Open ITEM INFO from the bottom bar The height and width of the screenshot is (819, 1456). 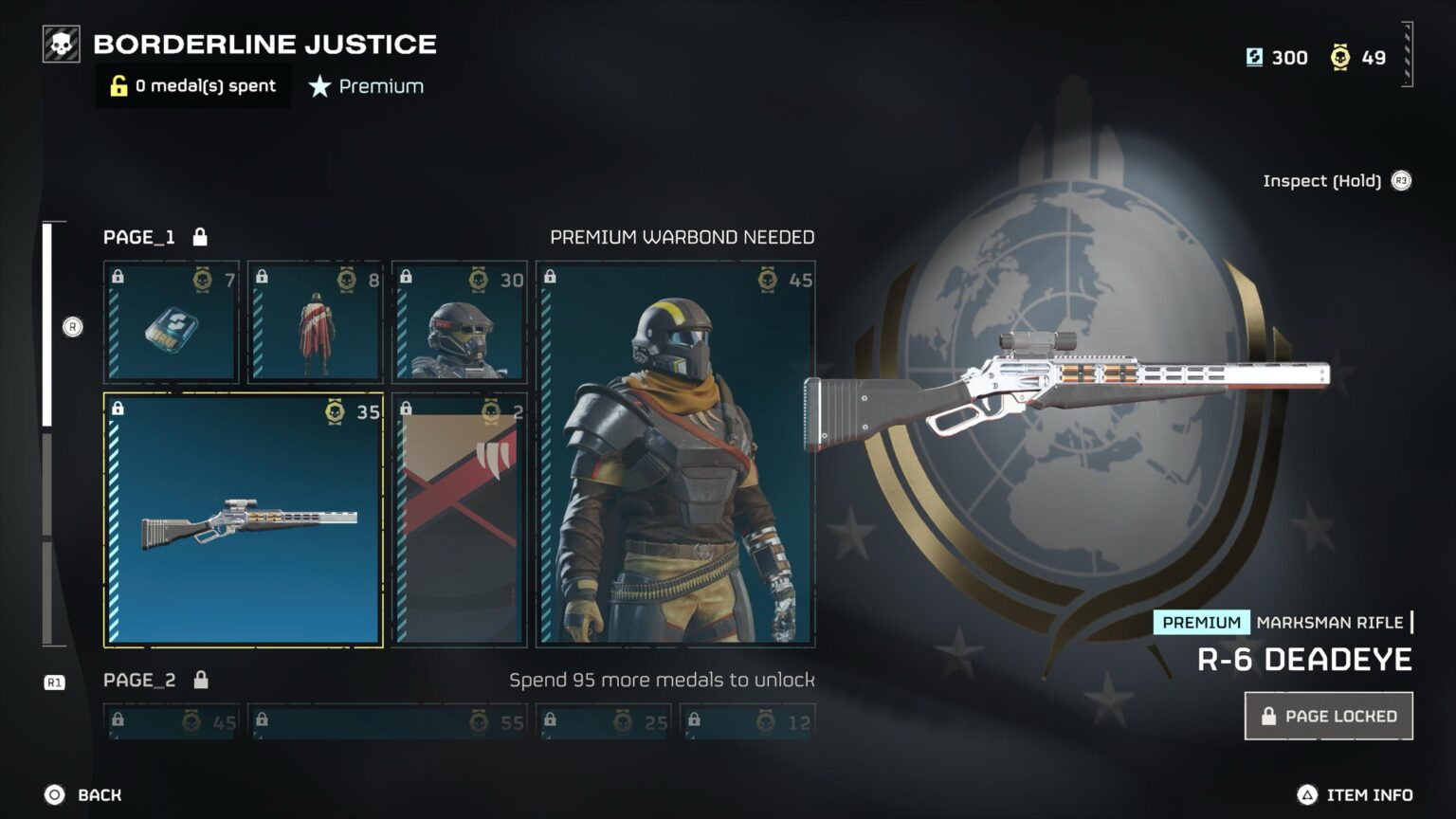1356,794
